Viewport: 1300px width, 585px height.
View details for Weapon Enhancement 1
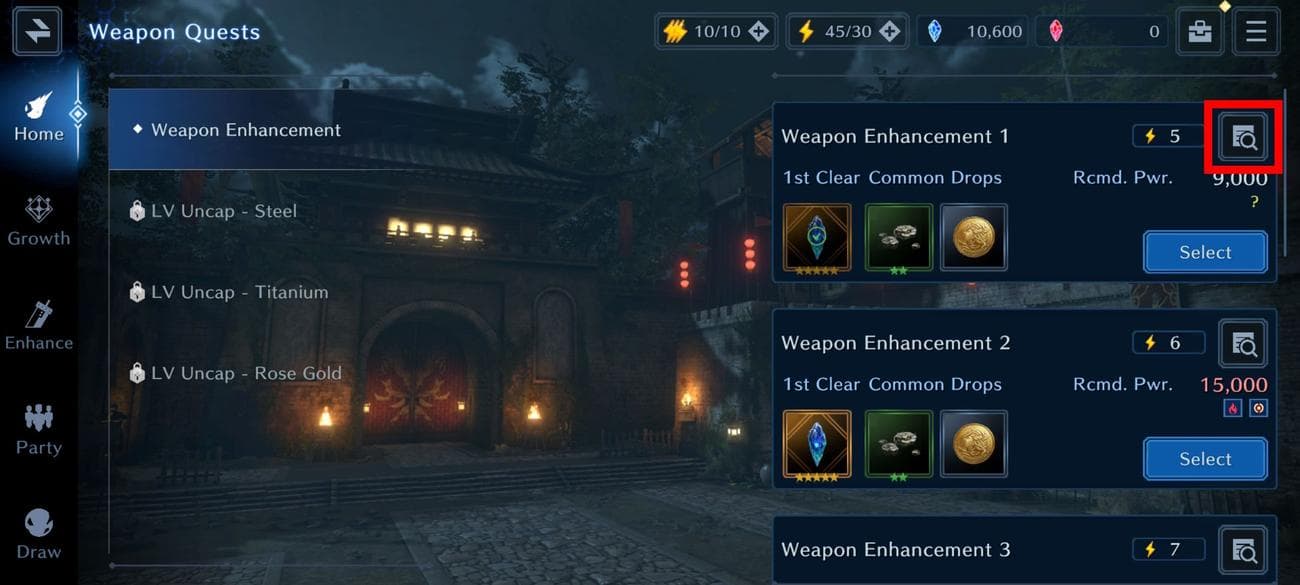coord(1244,137)
